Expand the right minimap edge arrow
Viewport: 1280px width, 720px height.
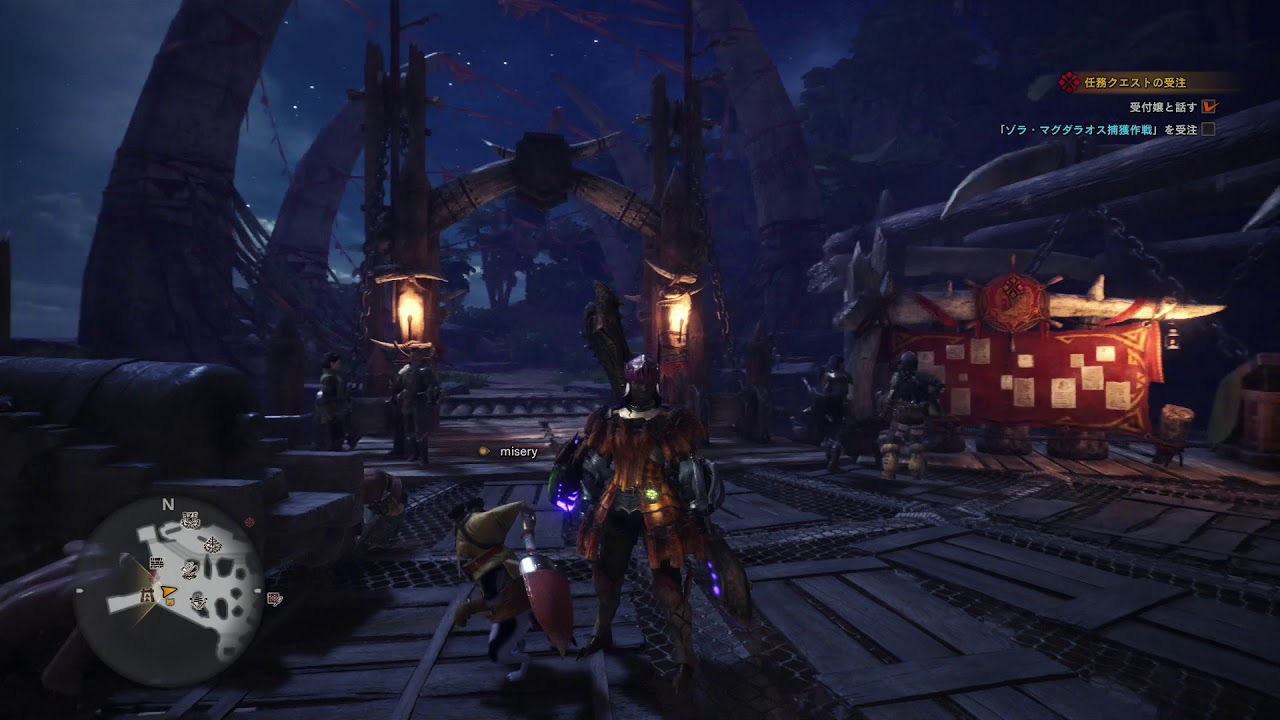pyautogui.click(x=257, y=590)
